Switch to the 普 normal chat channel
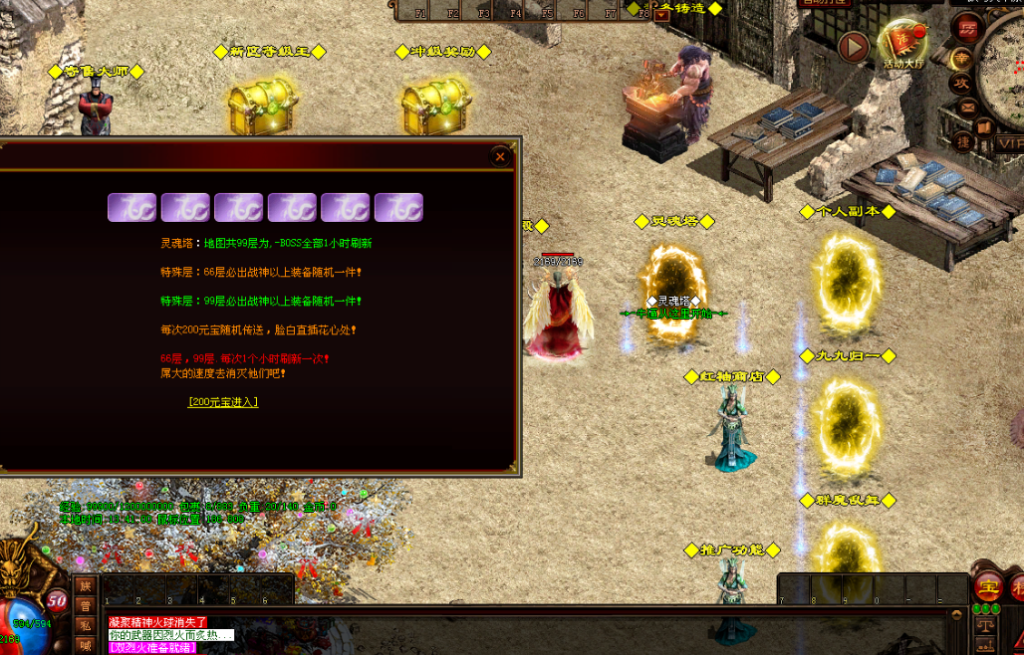The height and width of the screenshot is (655, 1024). (x=85, y=605)
